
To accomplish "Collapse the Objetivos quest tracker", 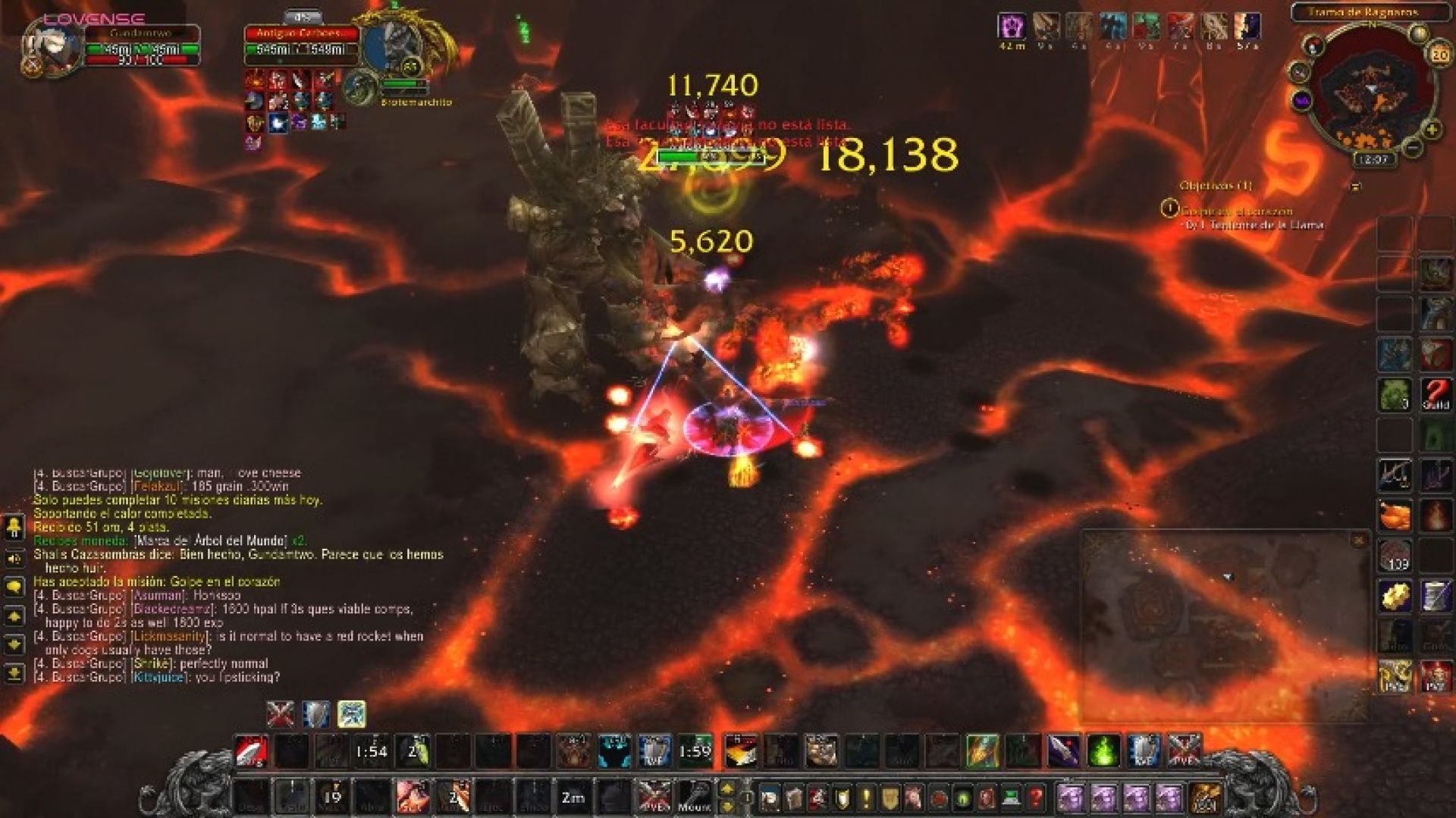I will (x=1355, y=186).
